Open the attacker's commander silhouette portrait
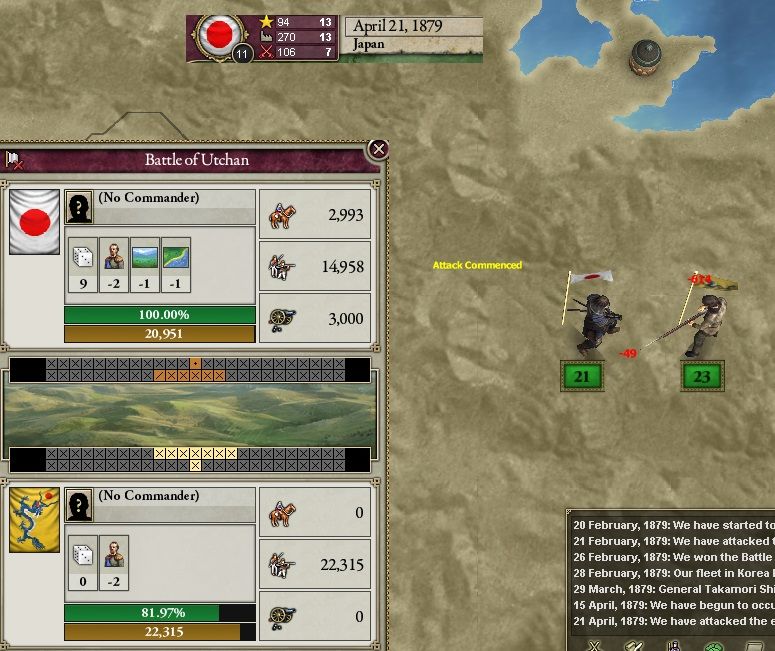 pyautogui.click(x=79, y=207)
